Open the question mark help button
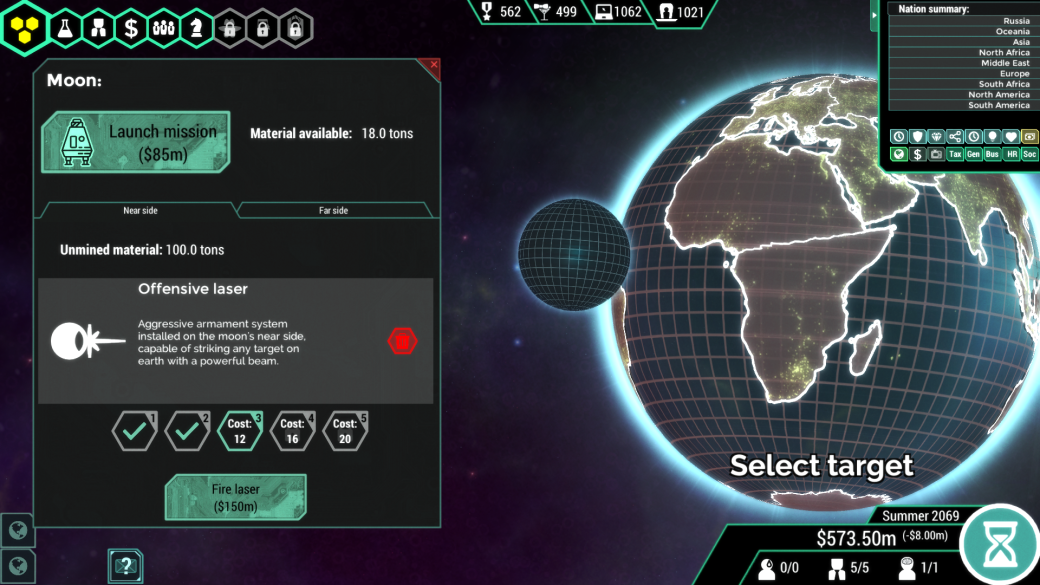Screen dimensions: 1040x585 click(126, 566)
